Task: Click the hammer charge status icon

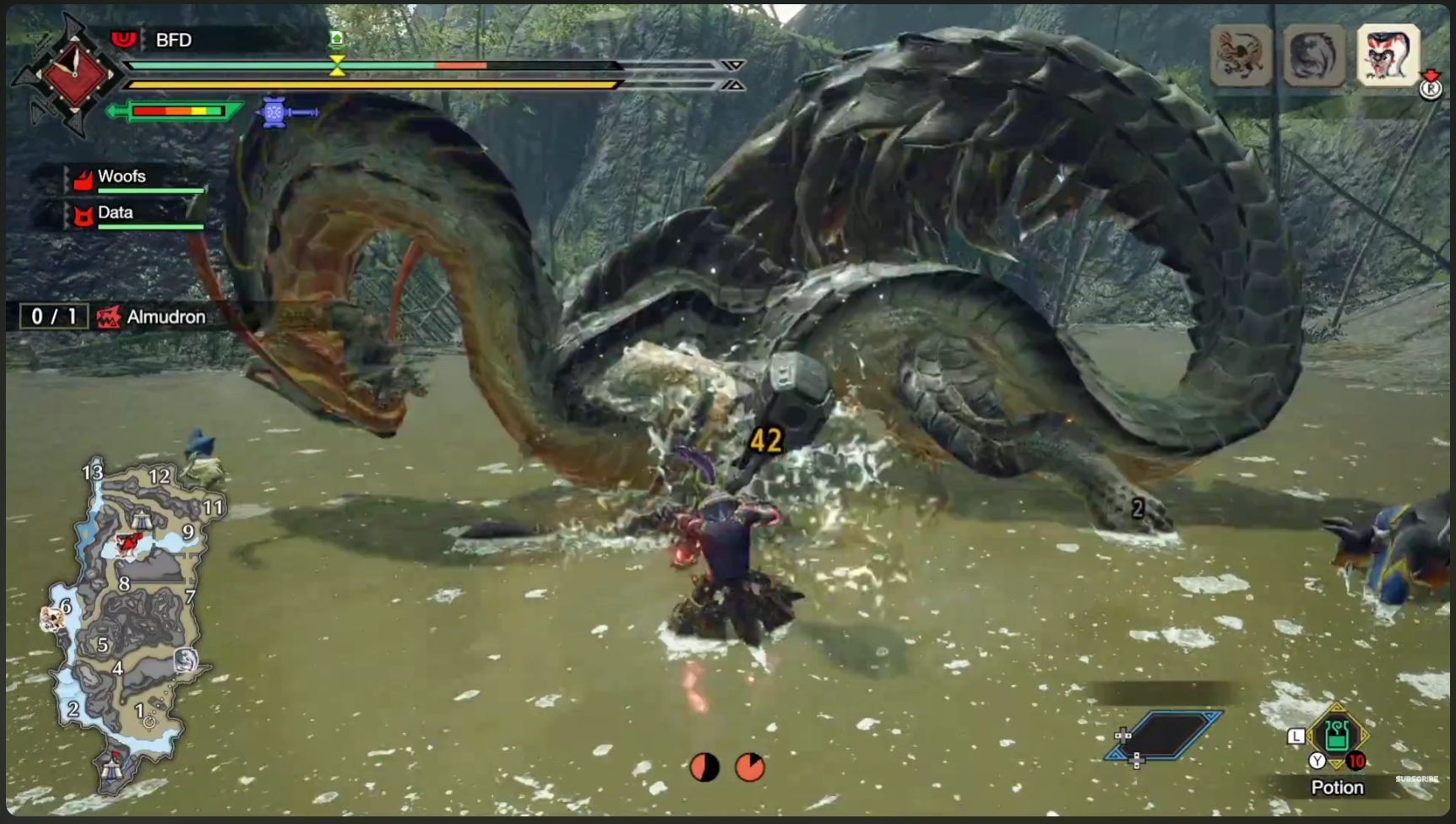Action: pyautogui.click(x=287, y=111)
